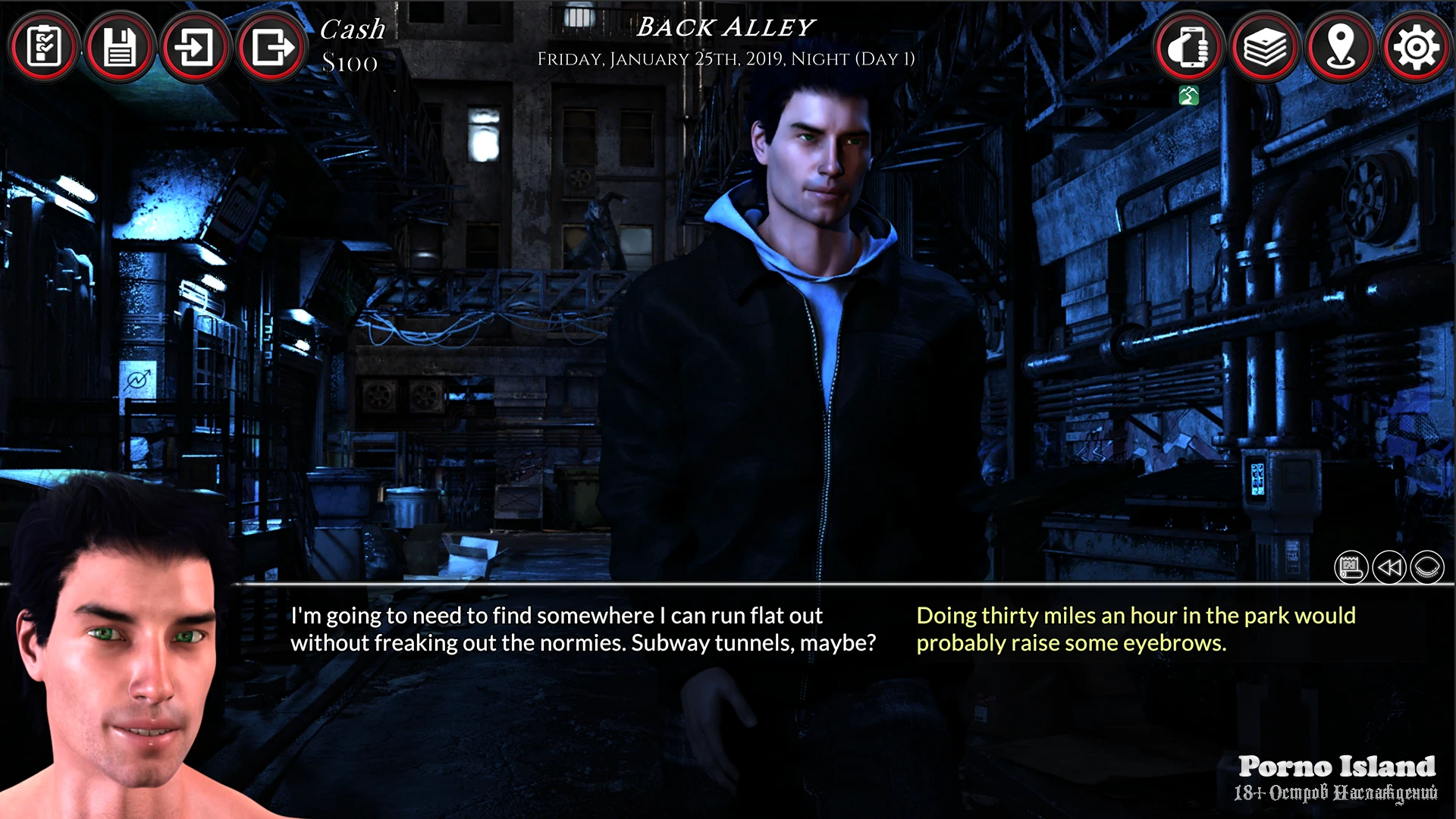Open the smartphone menu
This screenshot has height=819, width=1456.
[1189, 48]
